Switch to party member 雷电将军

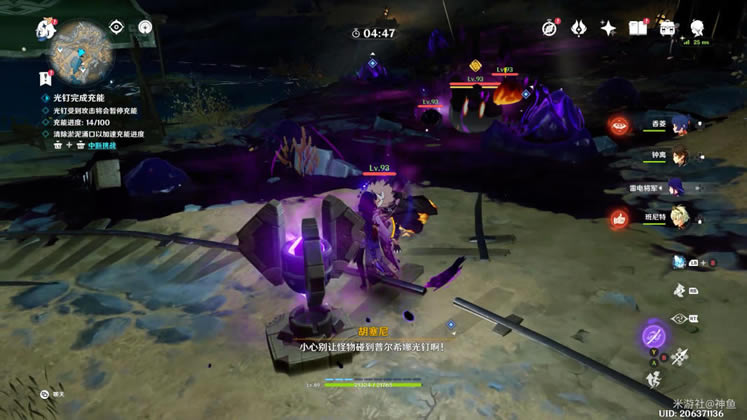click(684, 186)
